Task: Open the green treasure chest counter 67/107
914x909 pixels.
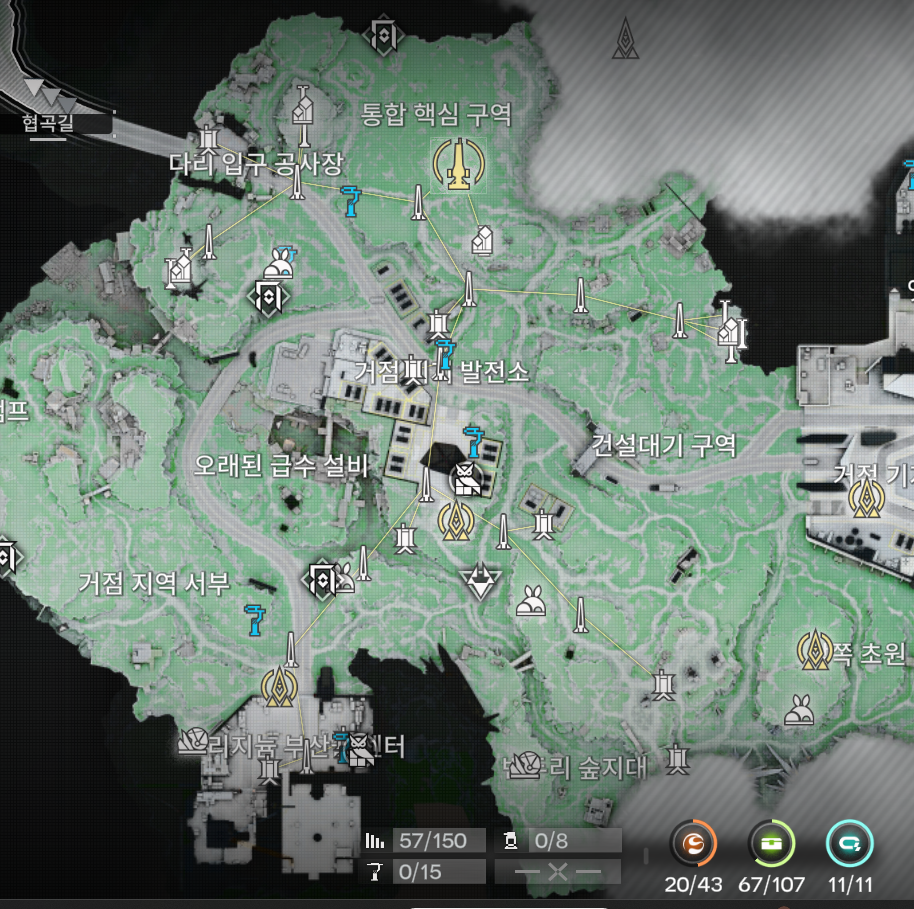Action: (770, 845)
